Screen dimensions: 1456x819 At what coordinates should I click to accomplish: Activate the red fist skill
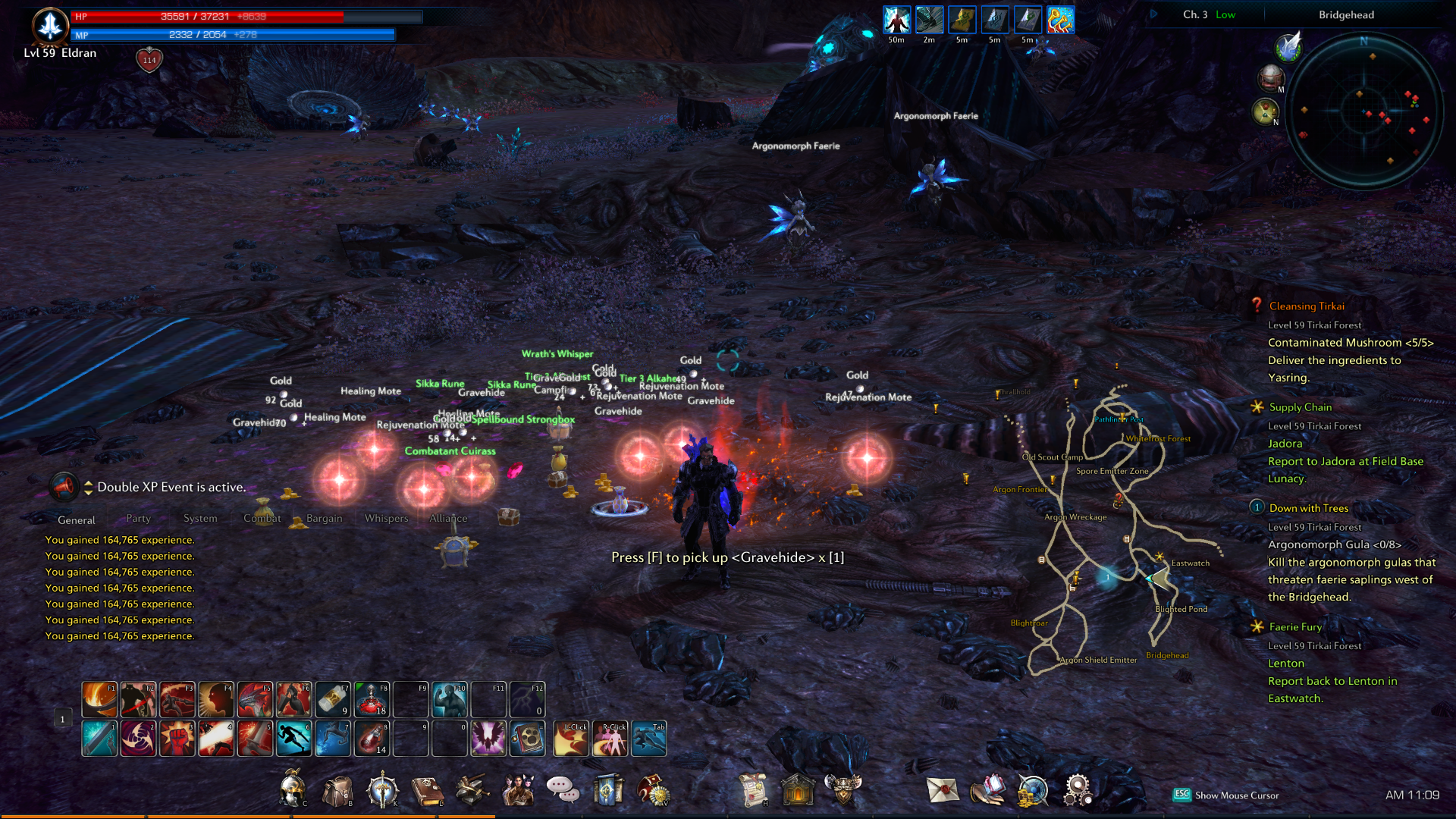(x=177, y=739)
